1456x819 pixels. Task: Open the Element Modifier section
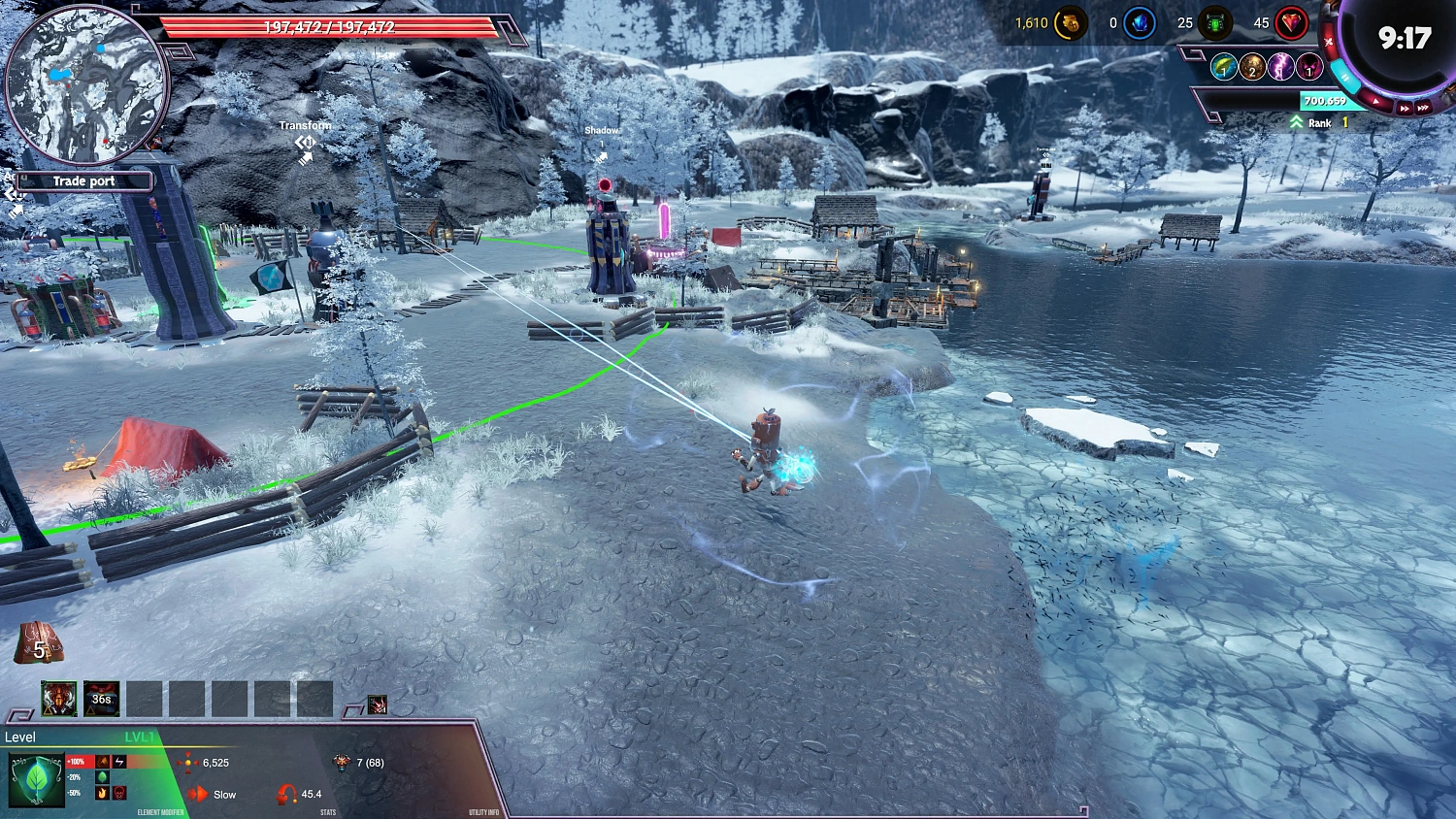pos(160,813)
